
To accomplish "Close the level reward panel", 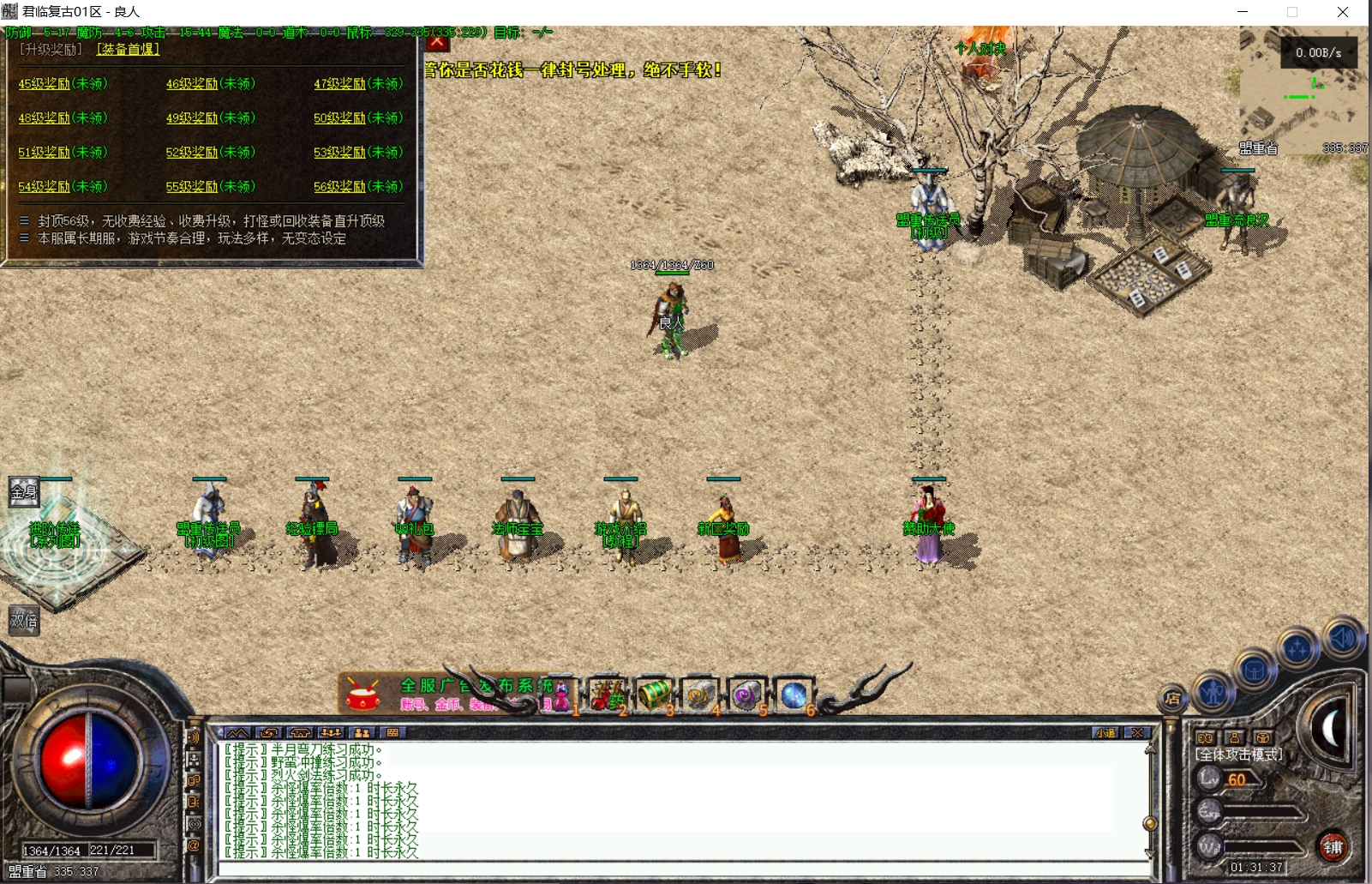I will (437, 41).
